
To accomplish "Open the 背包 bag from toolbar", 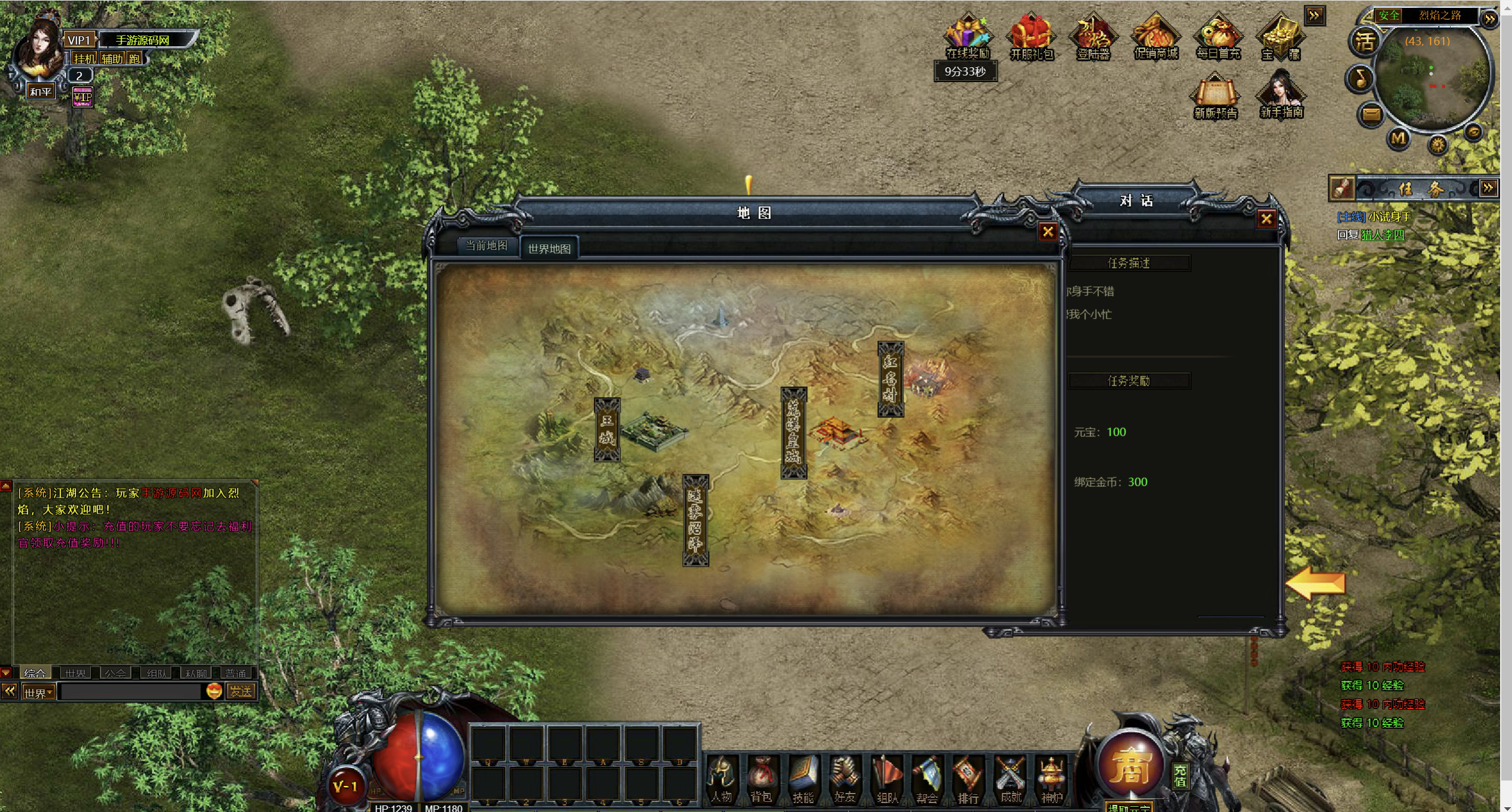I will [x=761, y=779].
